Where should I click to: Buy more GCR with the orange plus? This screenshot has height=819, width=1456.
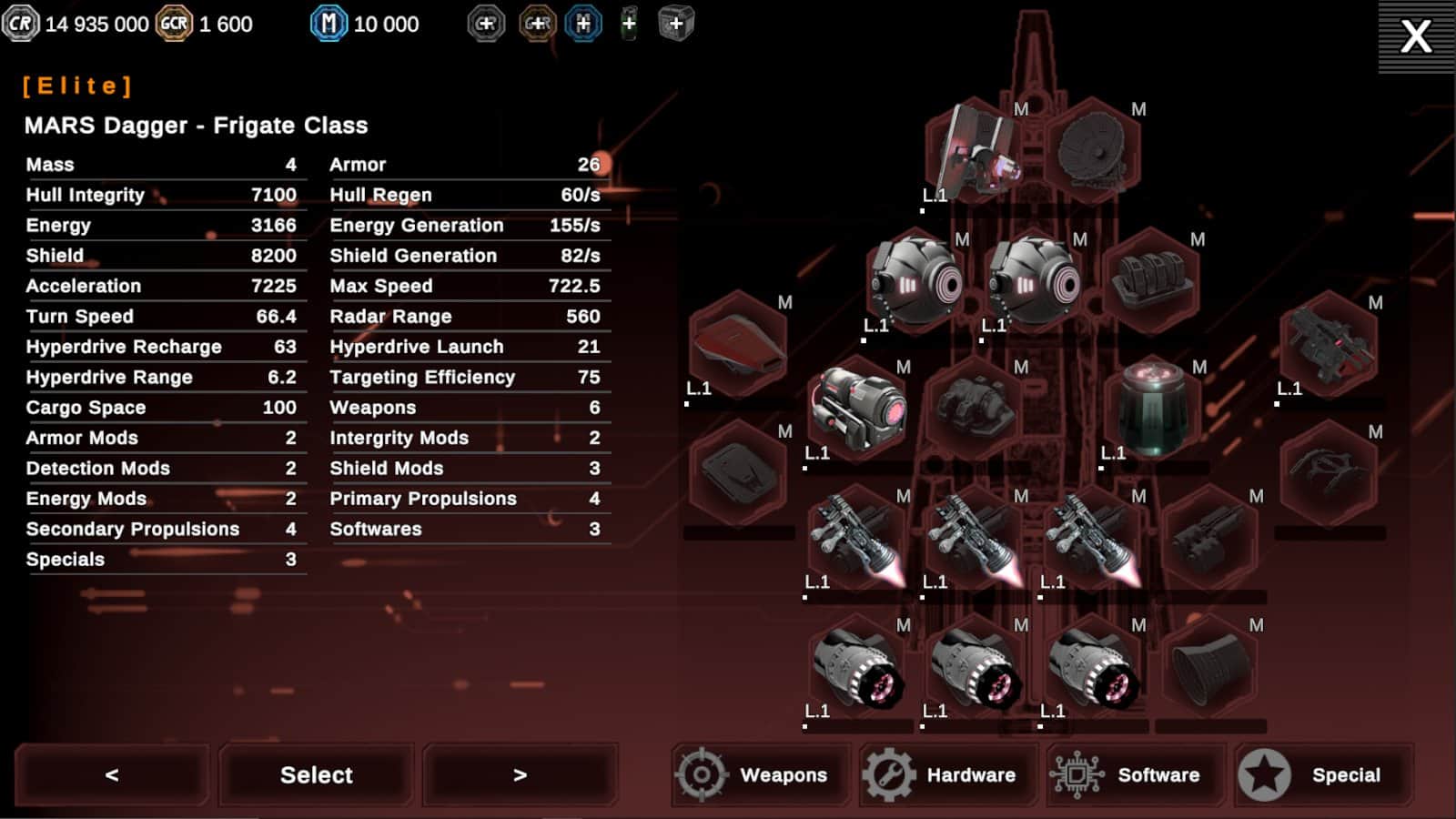[537, 24]
